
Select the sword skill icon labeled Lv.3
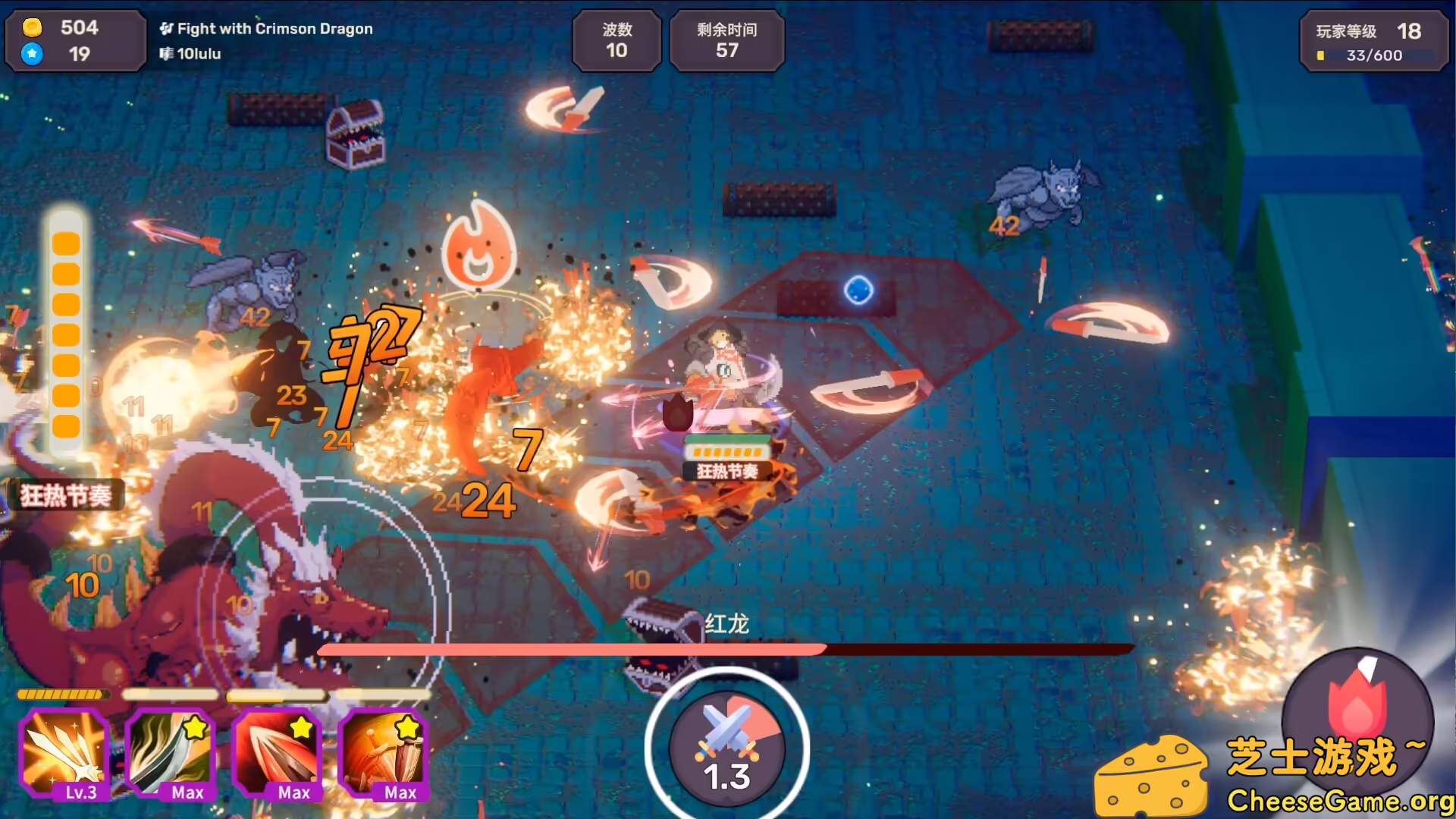click(x=64, y=755)
